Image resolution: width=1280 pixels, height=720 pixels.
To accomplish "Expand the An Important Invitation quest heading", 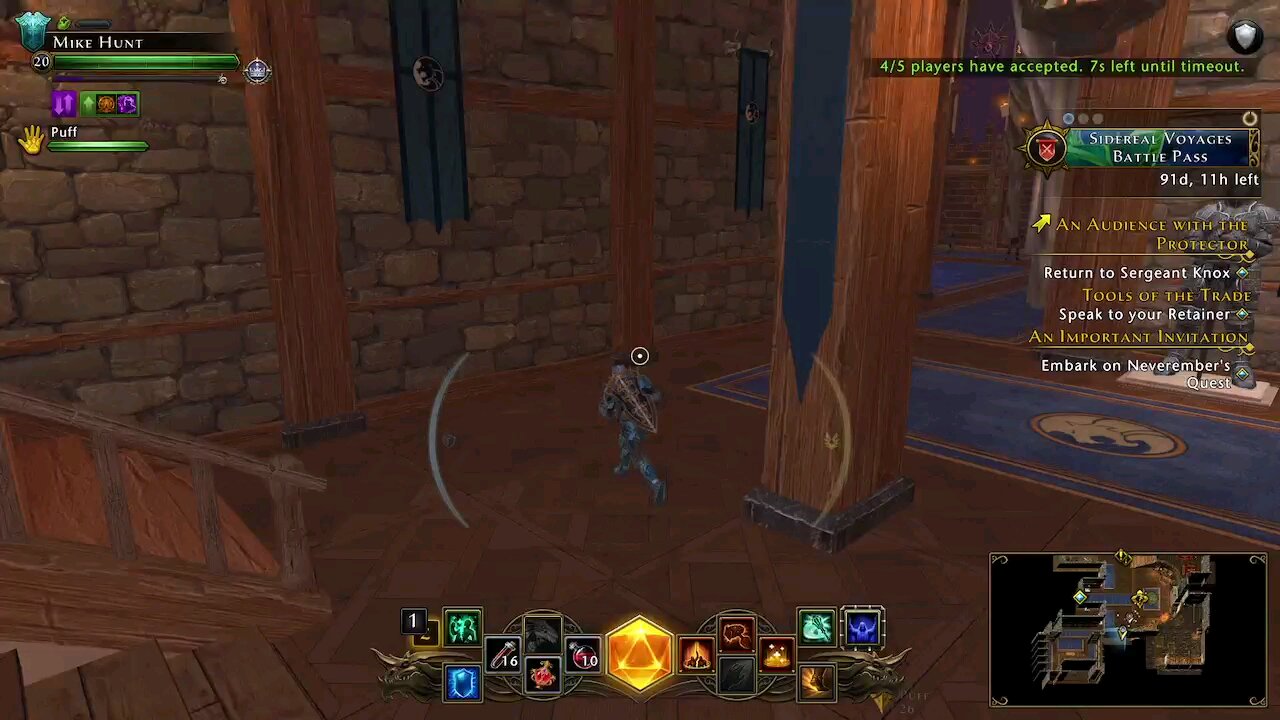I will point(1141,336).
